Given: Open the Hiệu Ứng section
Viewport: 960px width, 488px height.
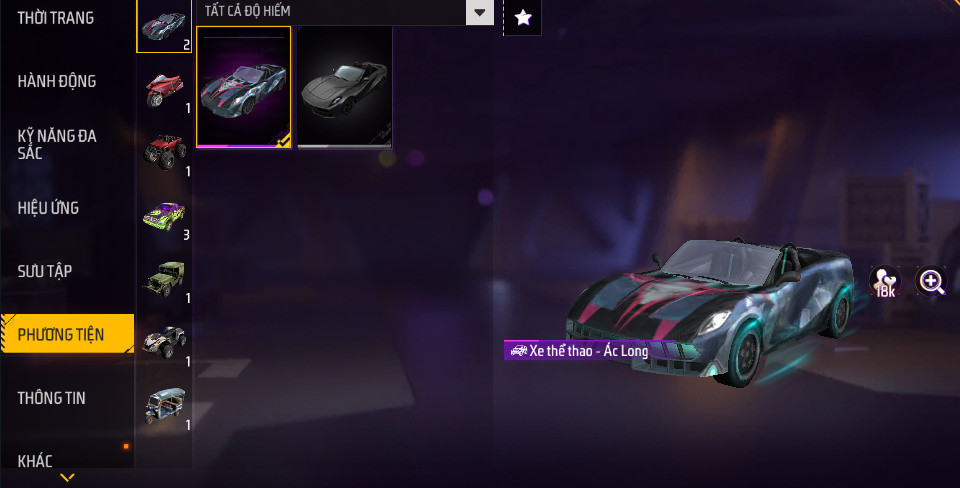Looking at the screenshot, I should pos(48,208).
